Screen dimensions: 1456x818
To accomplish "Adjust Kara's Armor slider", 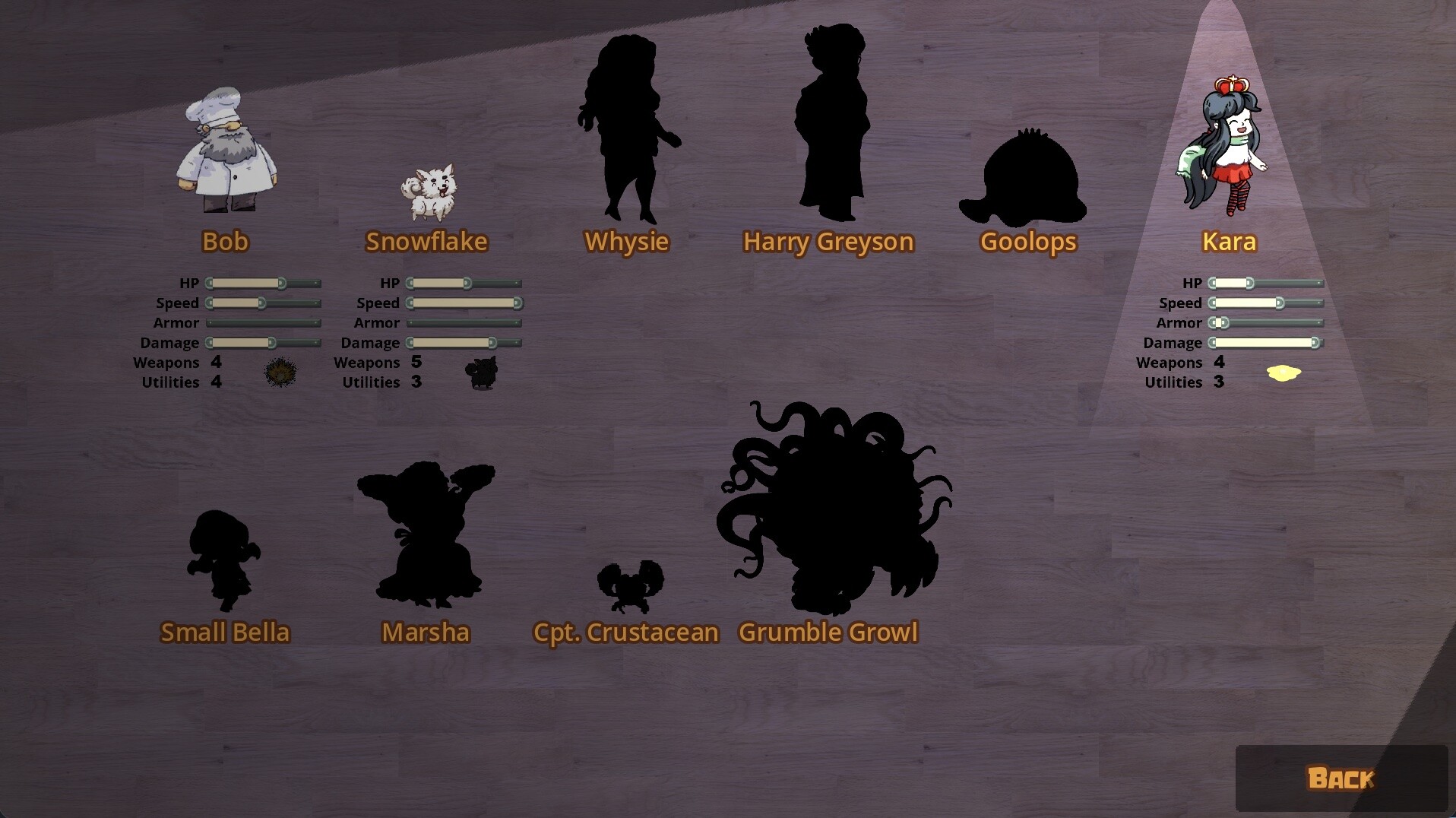I will [x=1223, y=322].
